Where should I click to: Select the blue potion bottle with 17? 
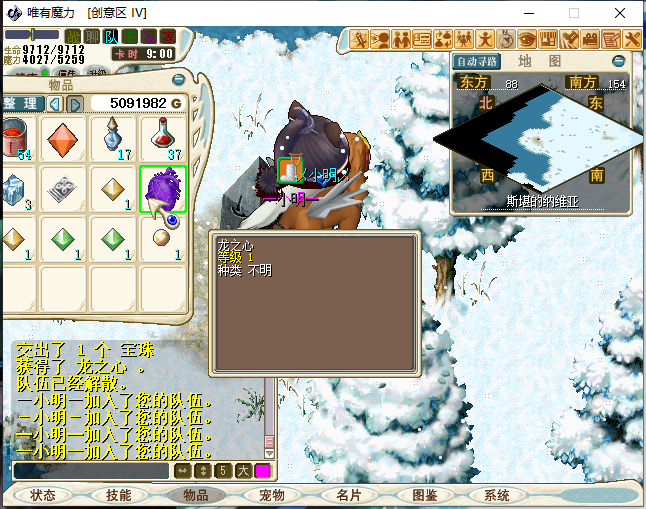112,138
